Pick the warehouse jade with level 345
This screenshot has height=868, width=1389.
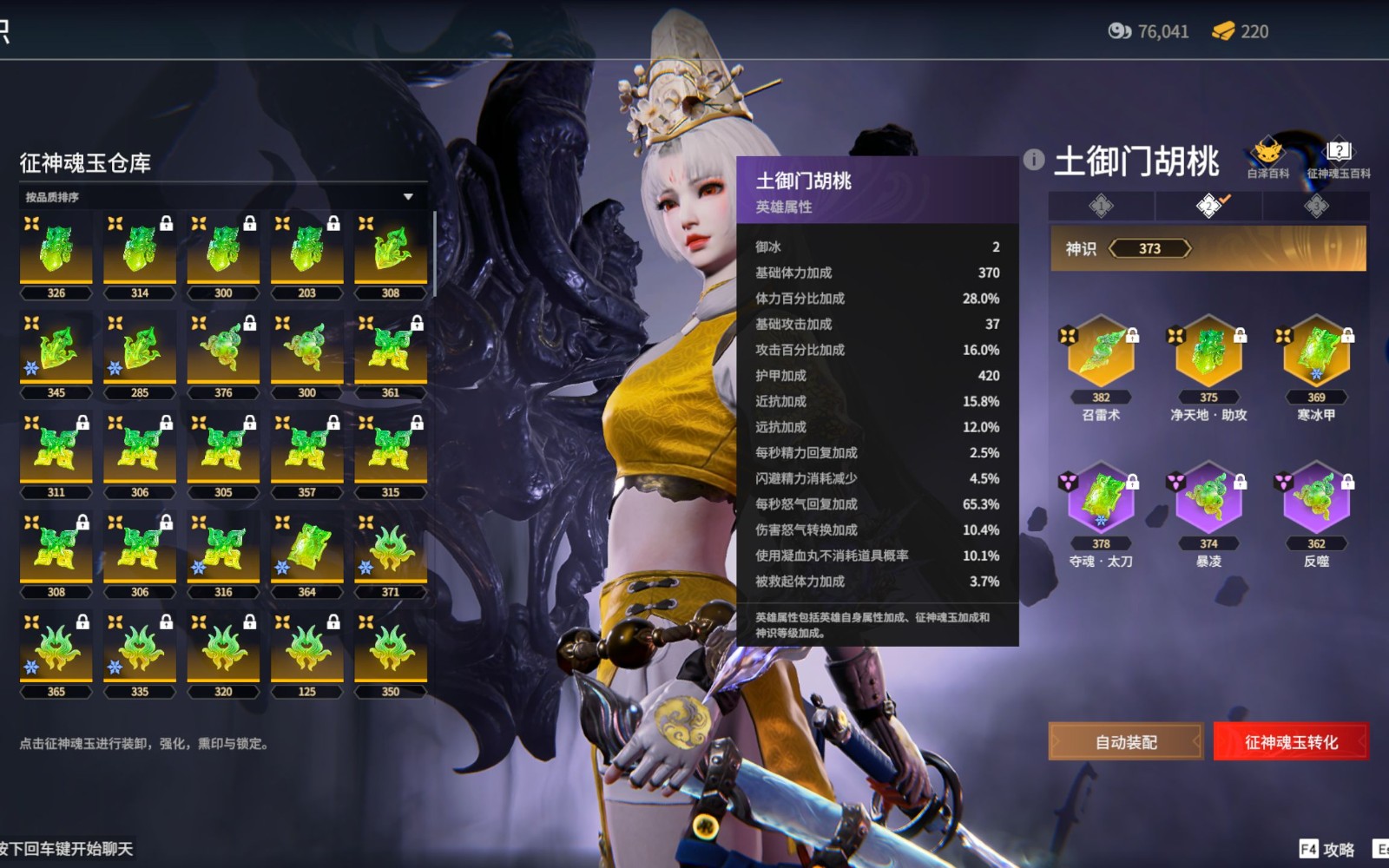[56, 352]
